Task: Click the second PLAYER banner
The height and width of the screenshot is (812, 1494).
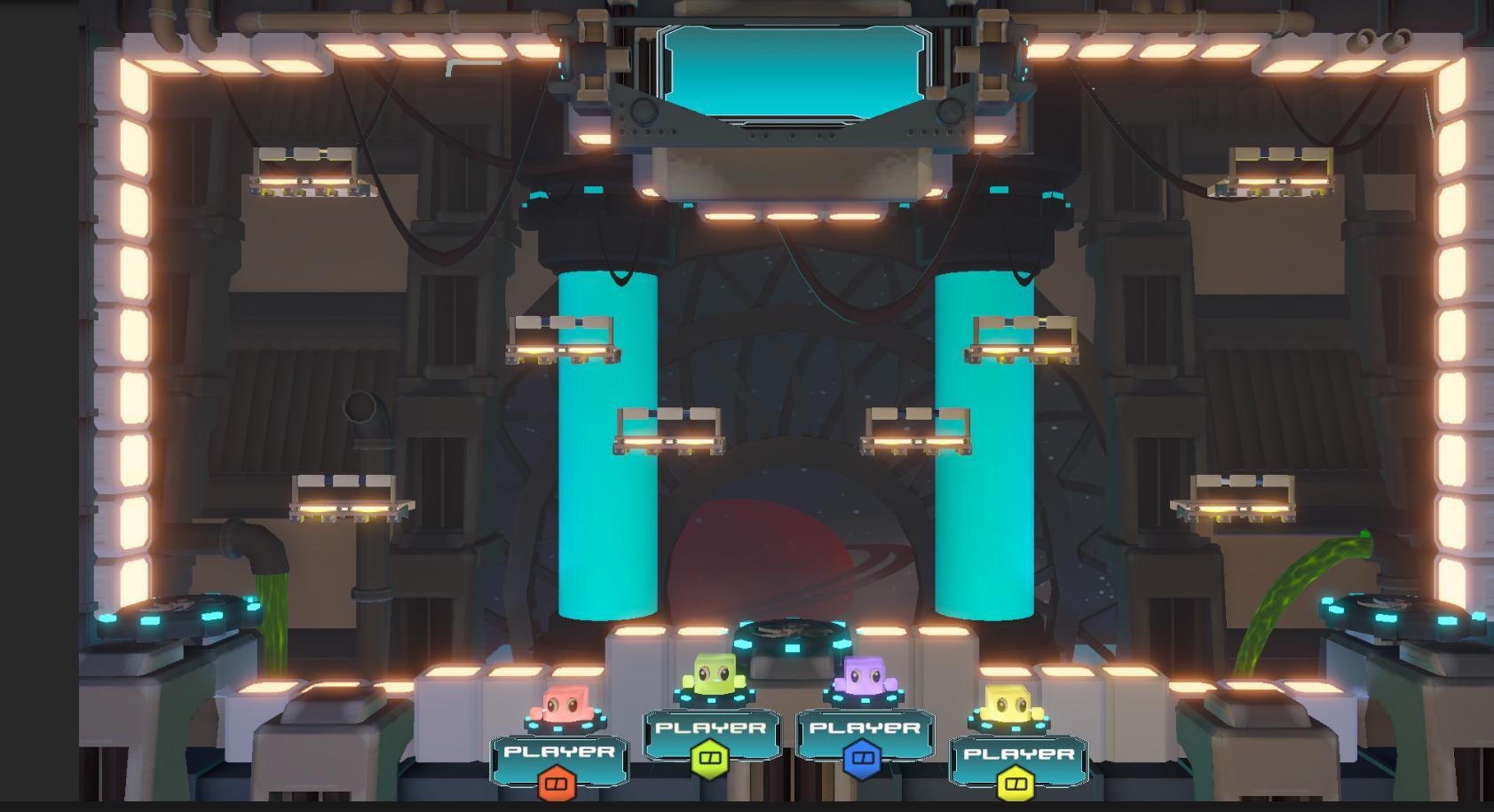Action: (711, 728)
